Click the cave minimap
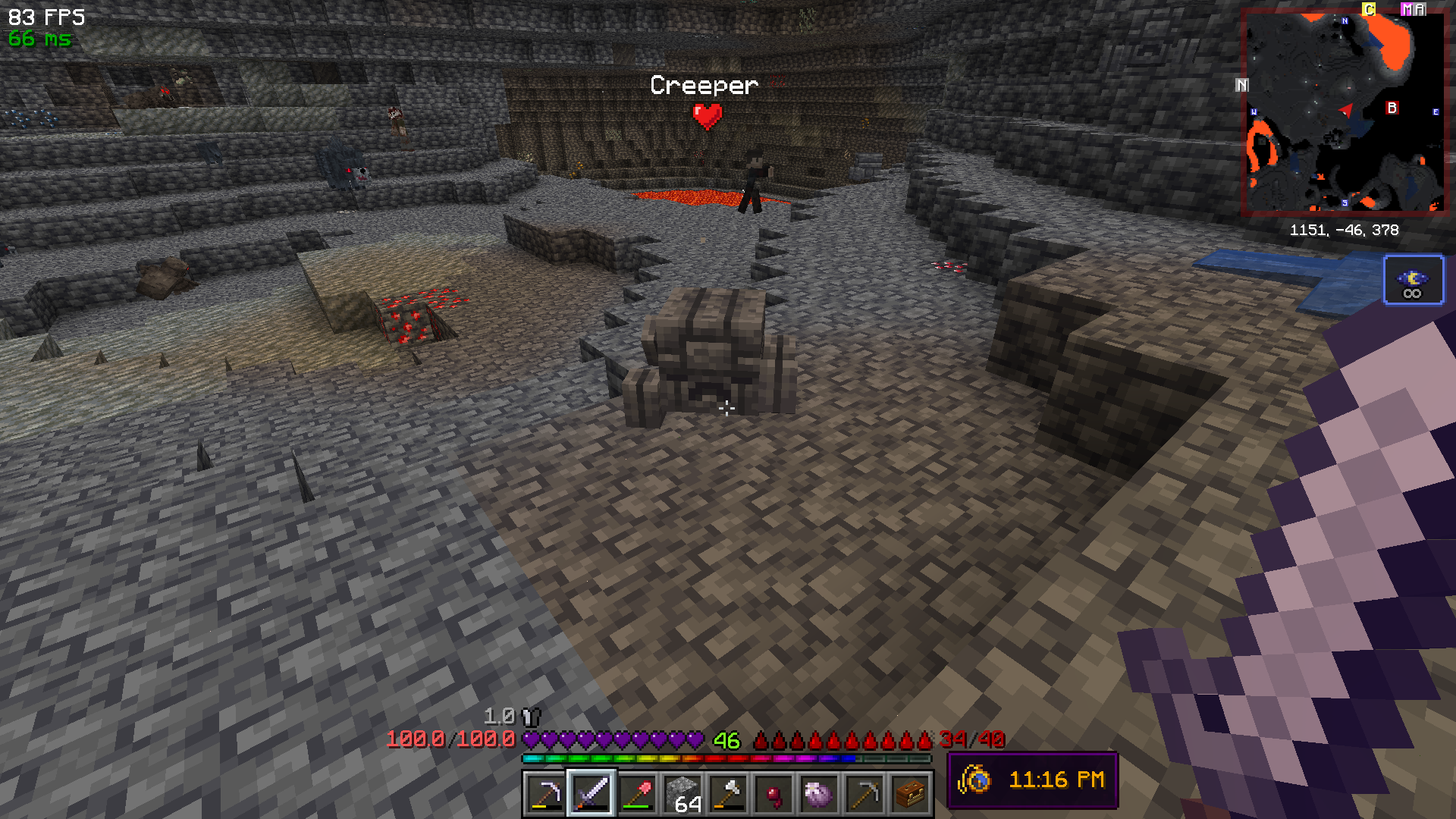 1344,111
